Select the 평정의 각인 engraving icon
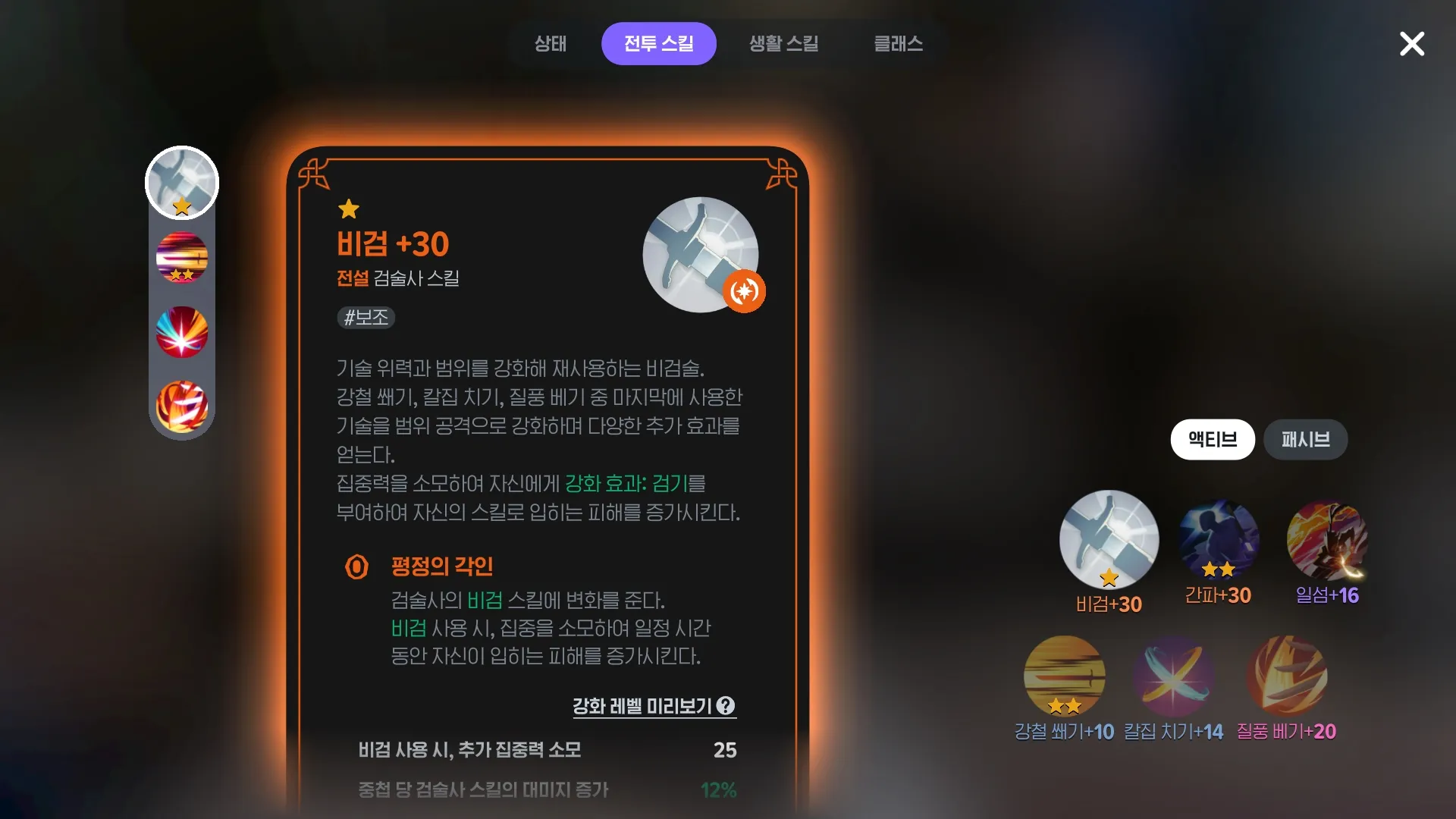Viewport: 1456px width, 819px height. point(357,566)
